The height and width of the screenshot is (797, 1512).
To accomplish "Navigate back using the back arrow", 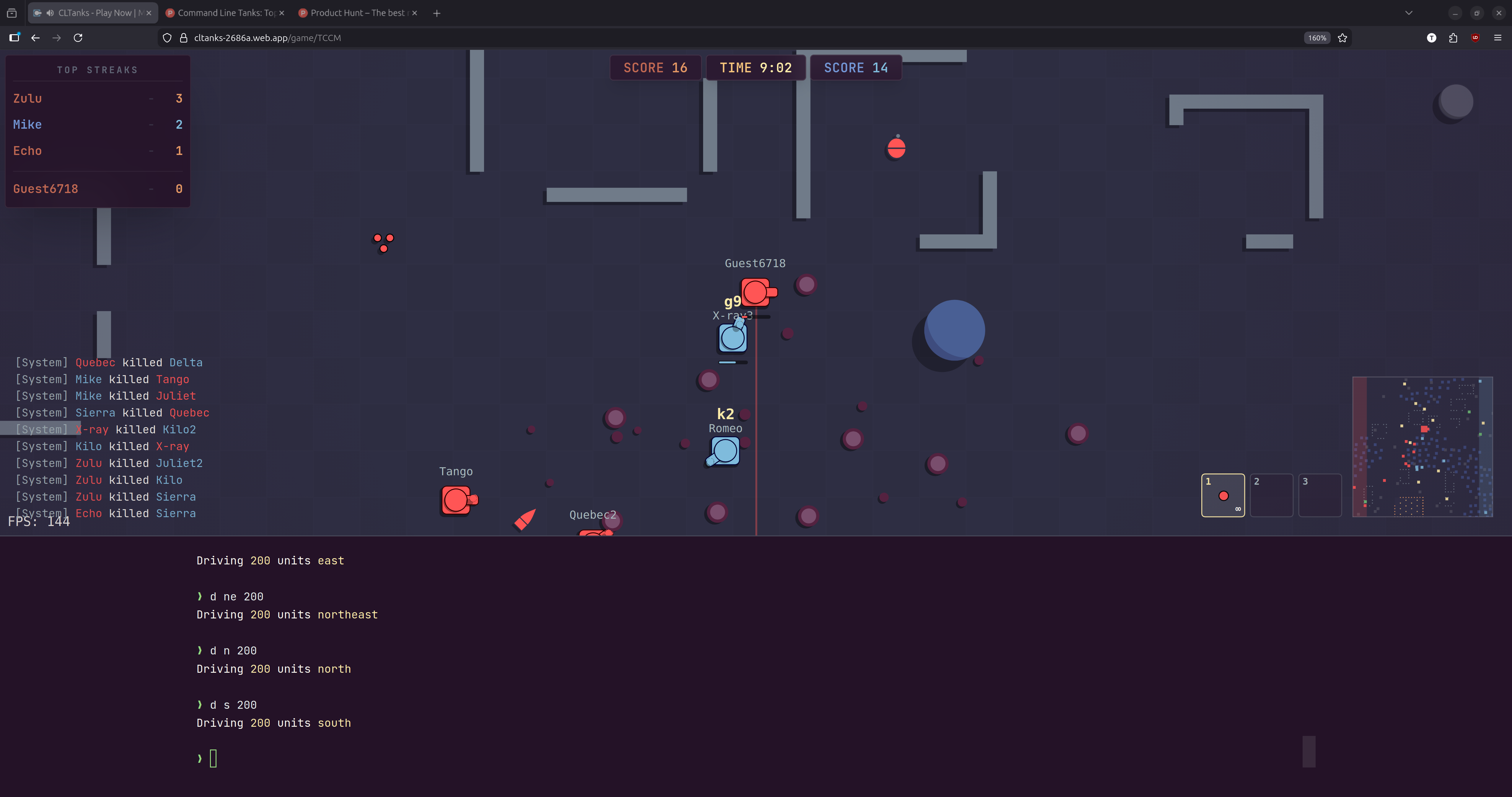I will coord(36,37).
